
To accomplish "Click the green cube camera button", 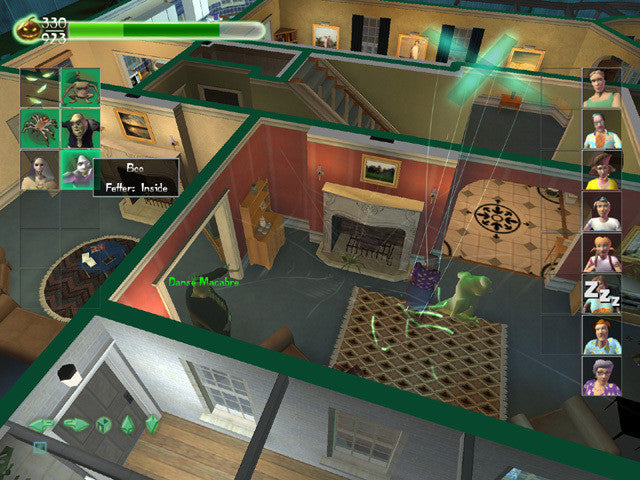I will coord(103,424).
